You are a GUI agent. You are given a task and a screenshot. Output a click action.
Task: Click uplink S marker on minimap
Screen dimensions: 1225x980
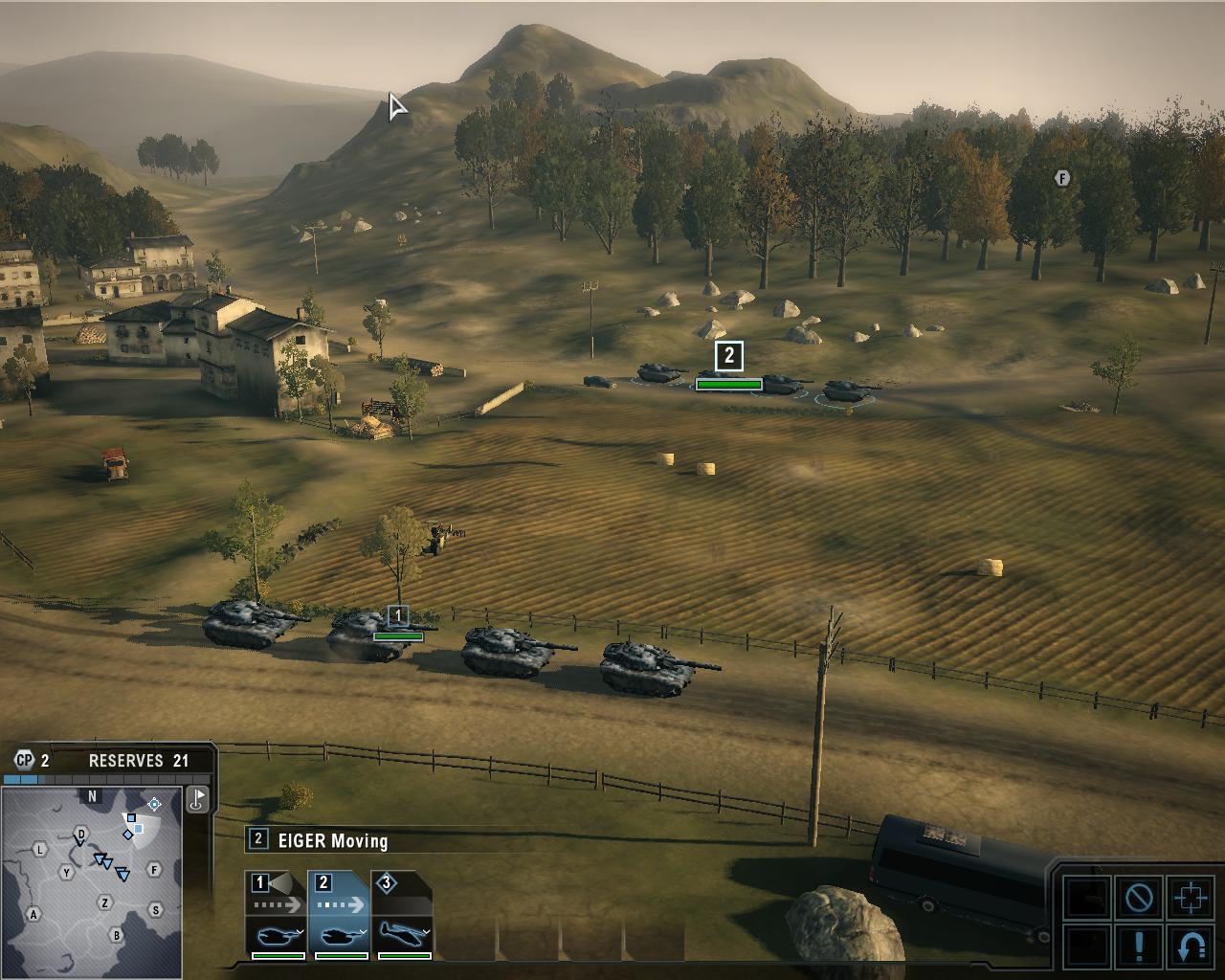(155, 910)
